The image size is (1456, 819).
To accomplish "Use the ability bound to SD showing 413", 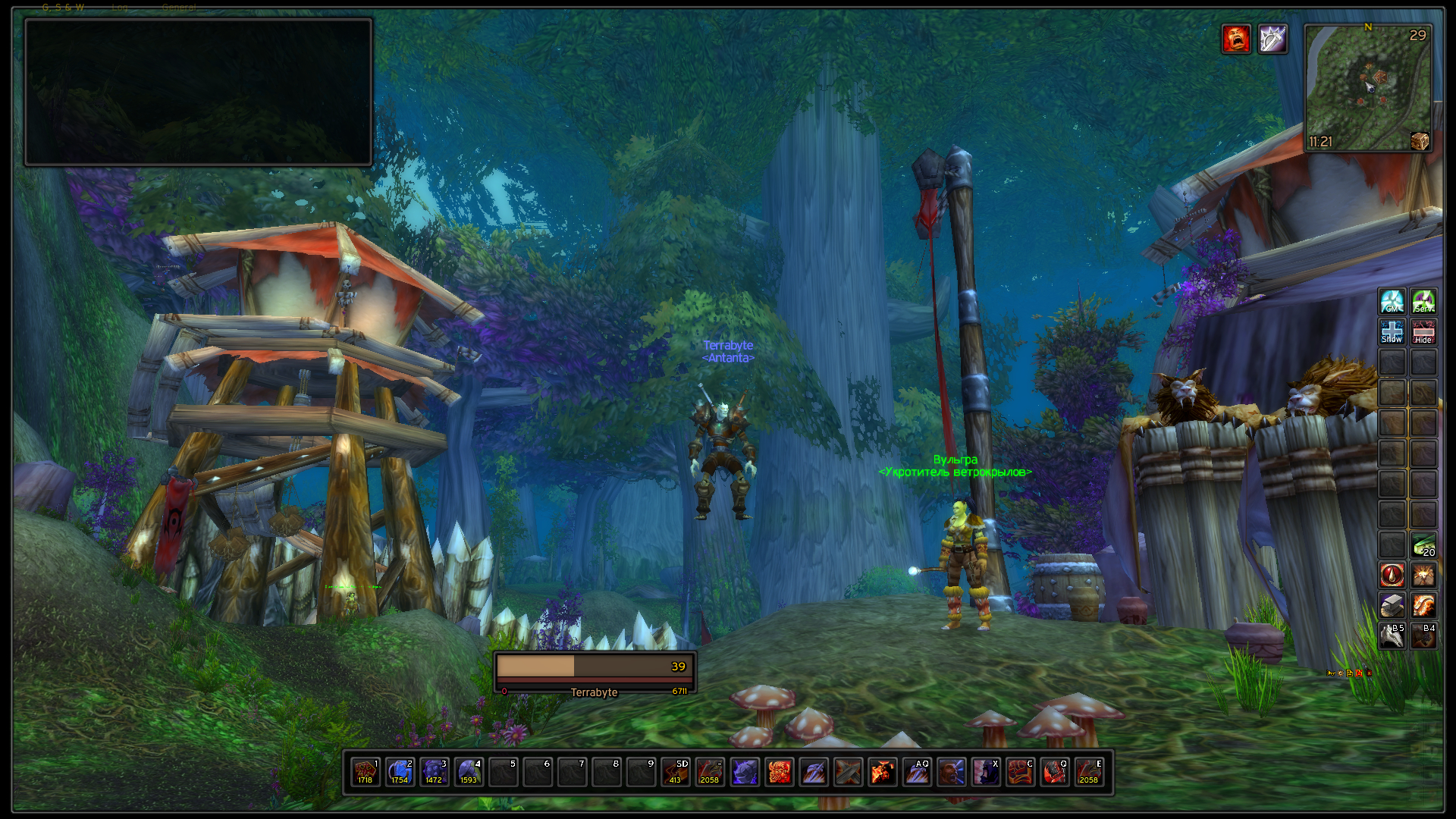I will (675, 772).
